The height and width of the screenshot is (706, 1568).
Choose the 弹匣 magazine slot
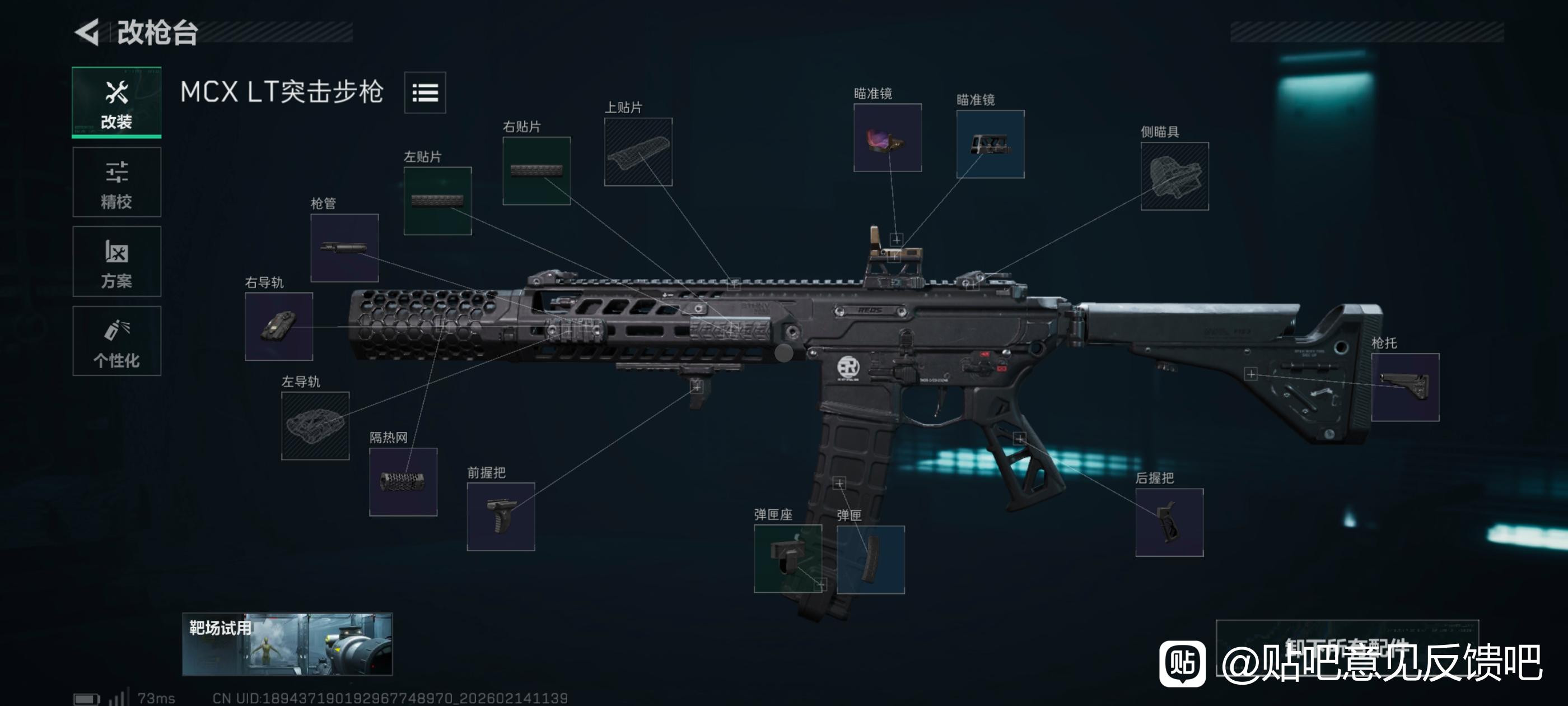coord(870,559)
